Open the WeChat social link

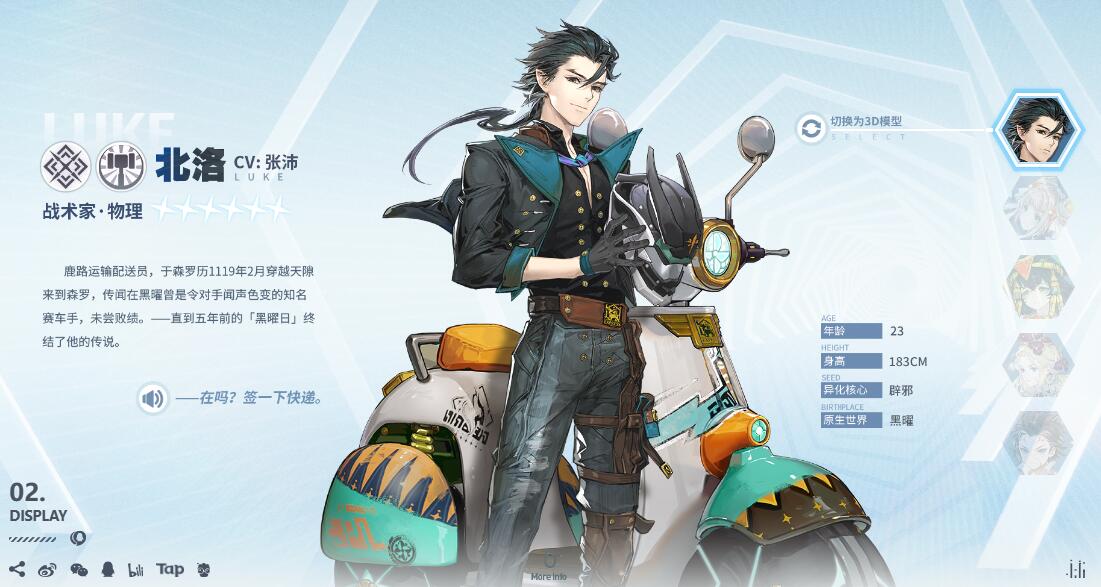[78, 570]
